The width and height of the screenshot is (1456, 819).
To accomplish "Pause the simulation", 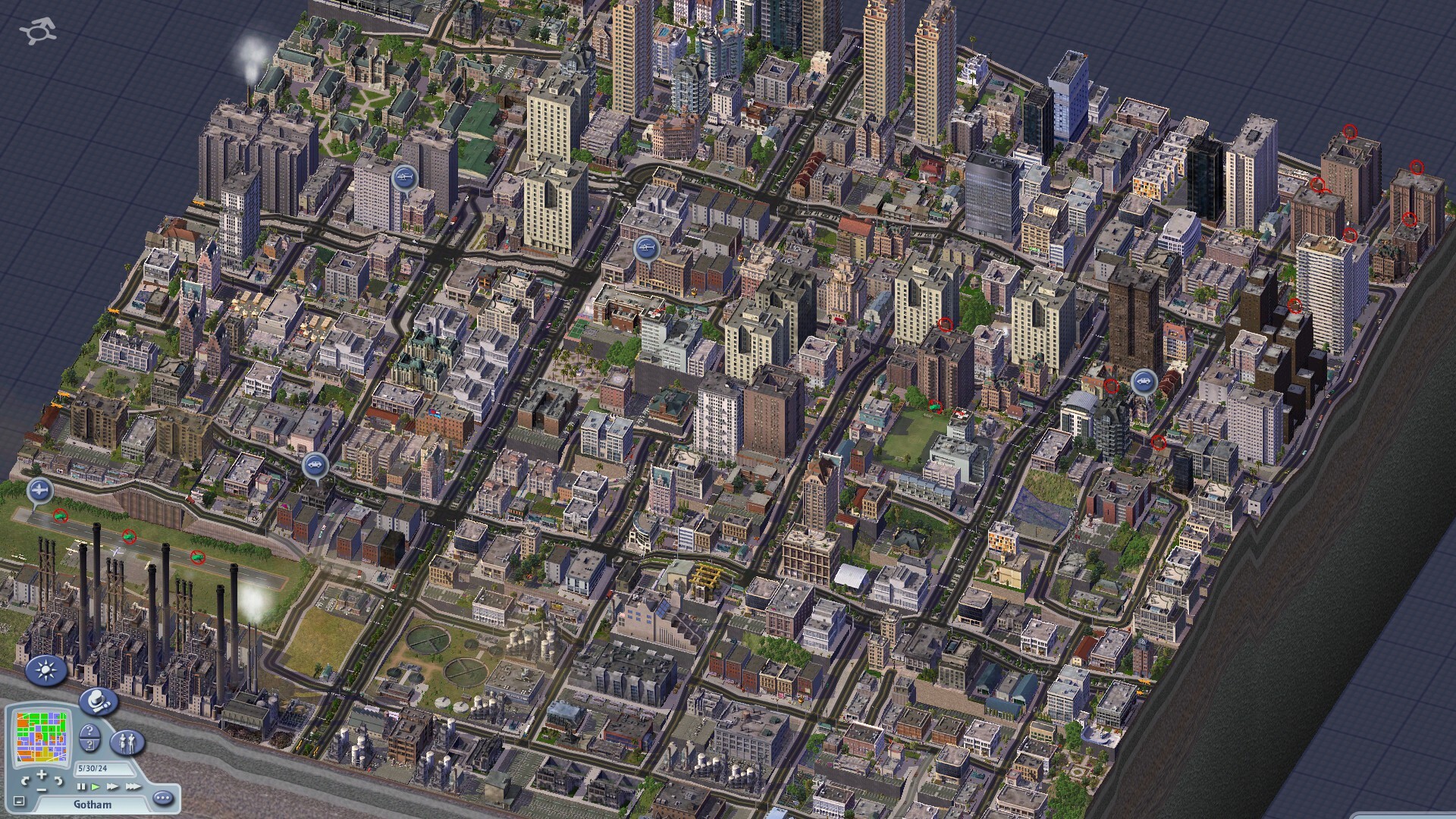I will click(x=82, y=787).
